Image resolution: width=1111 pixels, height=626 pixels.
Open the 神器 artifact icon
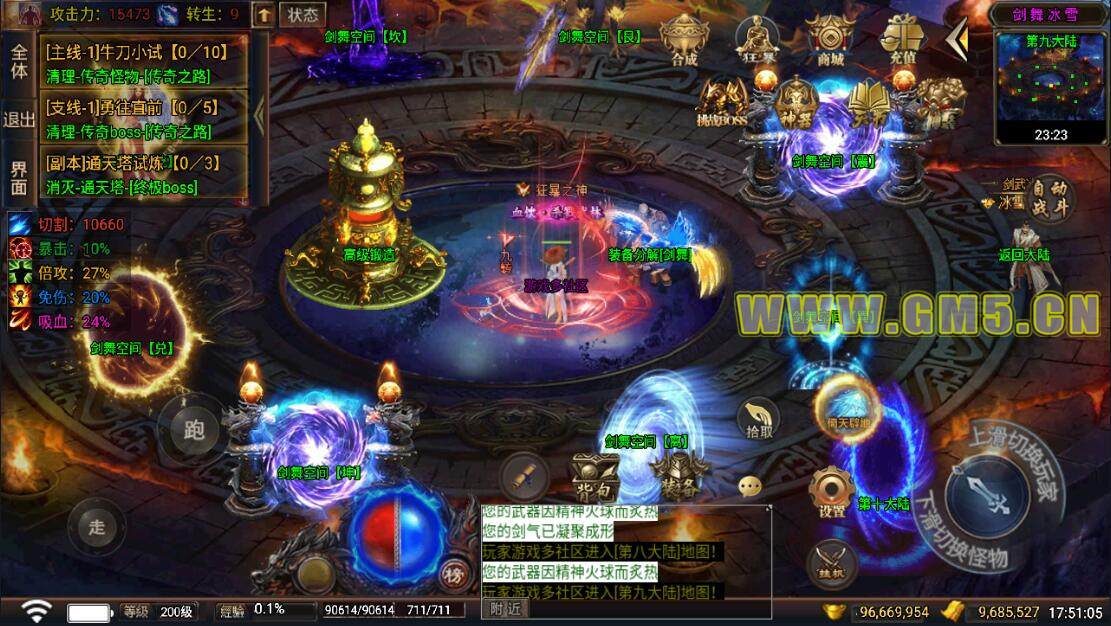coord(796,101)
